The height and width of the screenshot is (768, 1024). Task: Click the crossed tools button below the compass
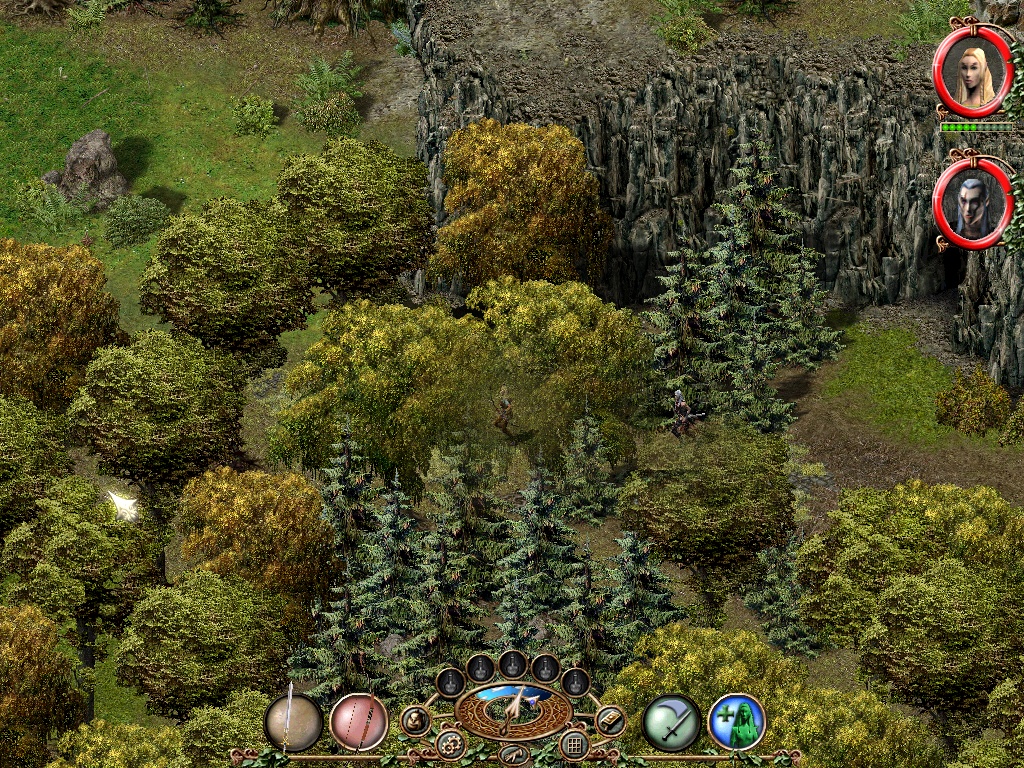coord(513,755)
